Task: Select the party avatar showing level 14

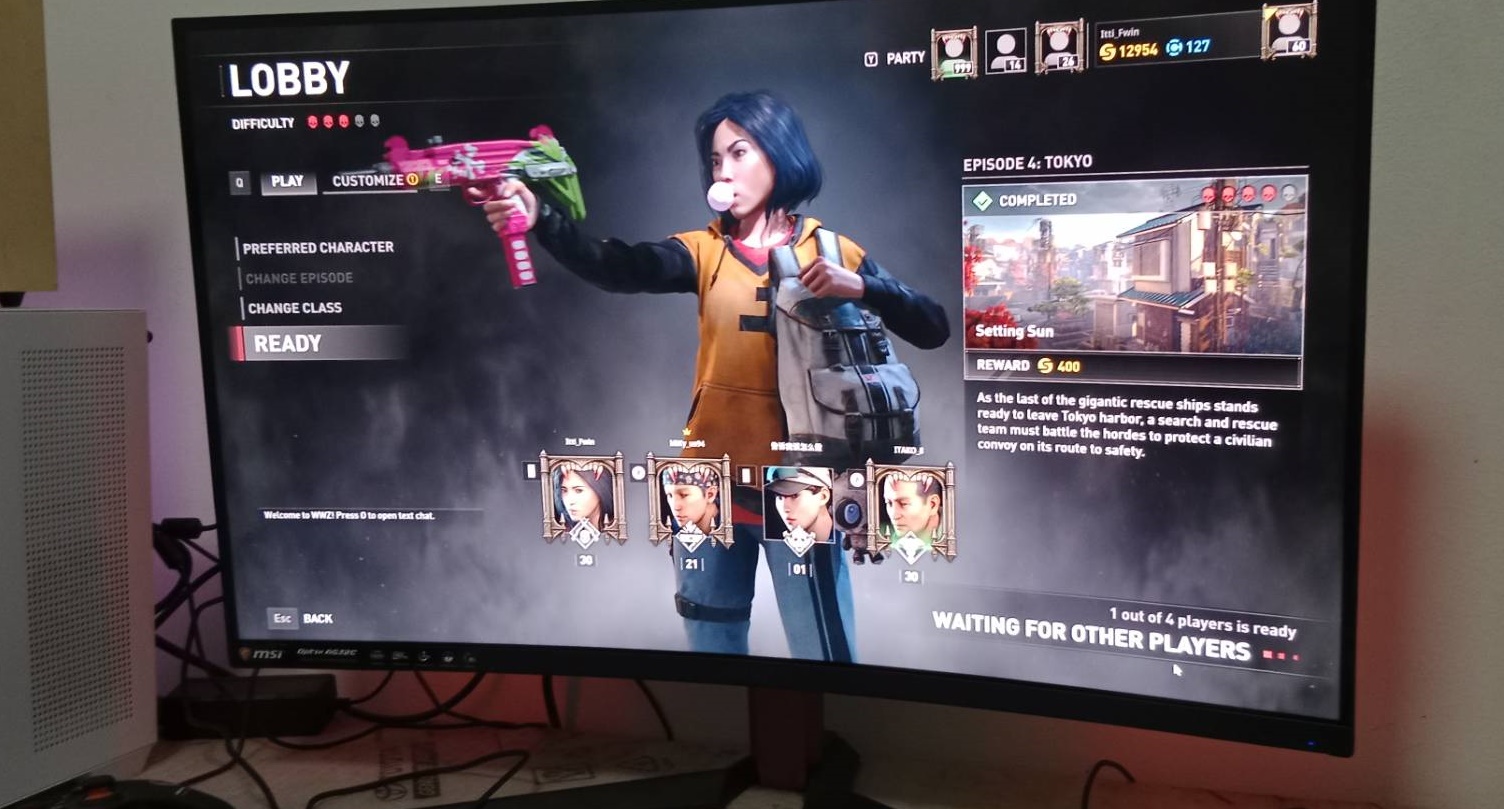Action: (x=1005, y=50)
